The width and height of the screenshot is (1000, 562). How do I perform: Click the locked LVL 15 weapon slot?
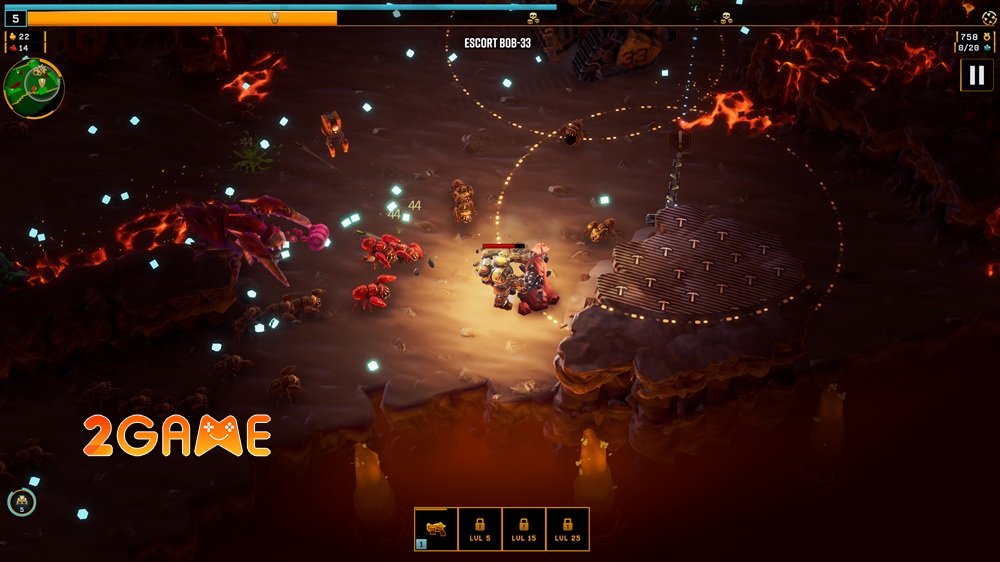524,529
